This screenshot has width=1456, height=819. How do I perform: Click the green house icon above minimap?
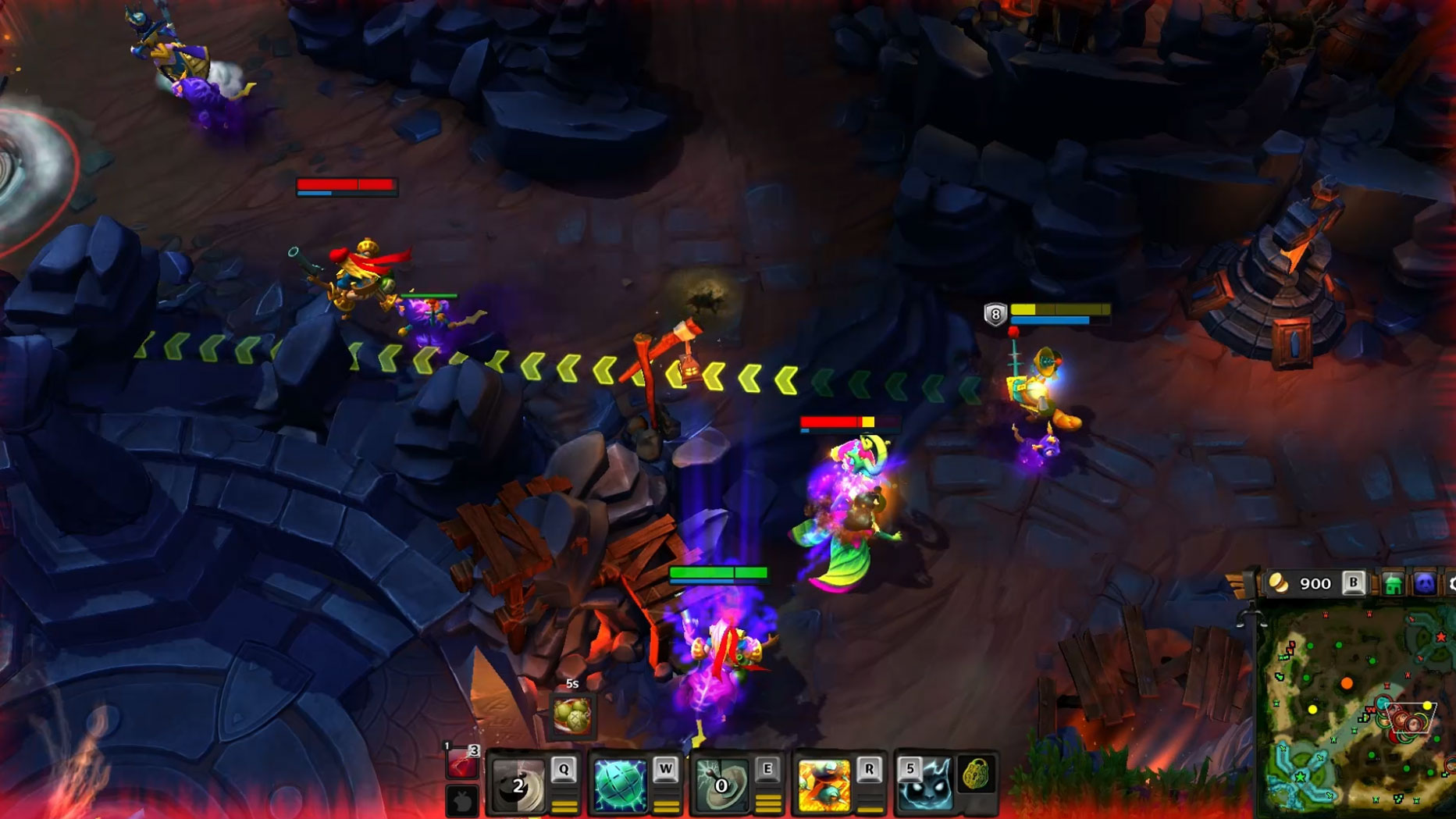coord(1393,584)
